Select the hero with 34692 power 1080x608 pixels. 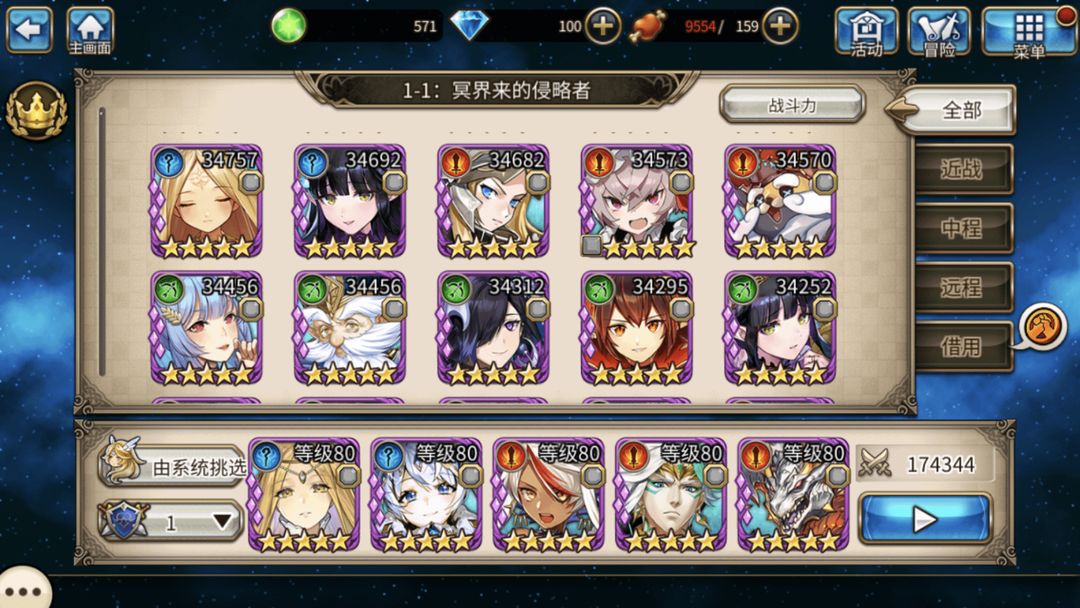349,201
